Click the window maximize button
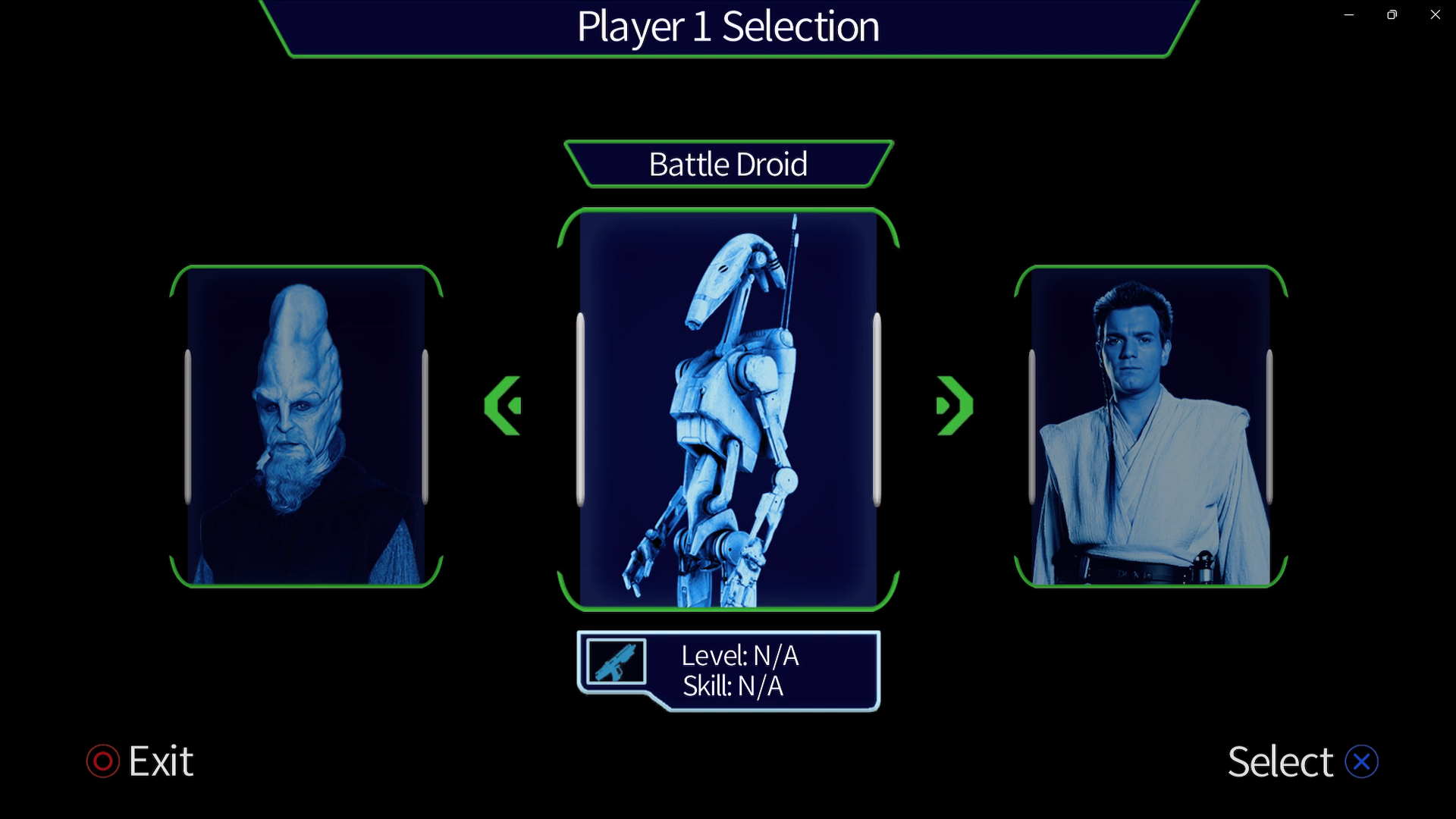 (1392, 14)
